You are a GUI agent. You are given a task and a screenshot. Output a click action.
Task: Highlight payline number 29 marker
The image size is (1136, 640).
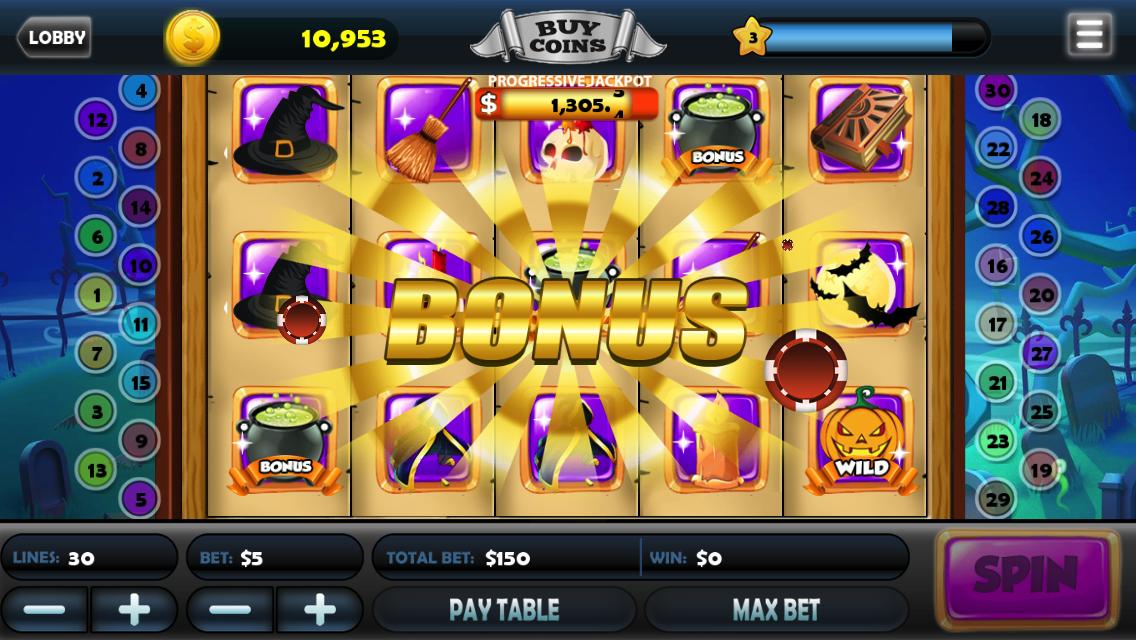pyautogui.click(x=997, y=499)
